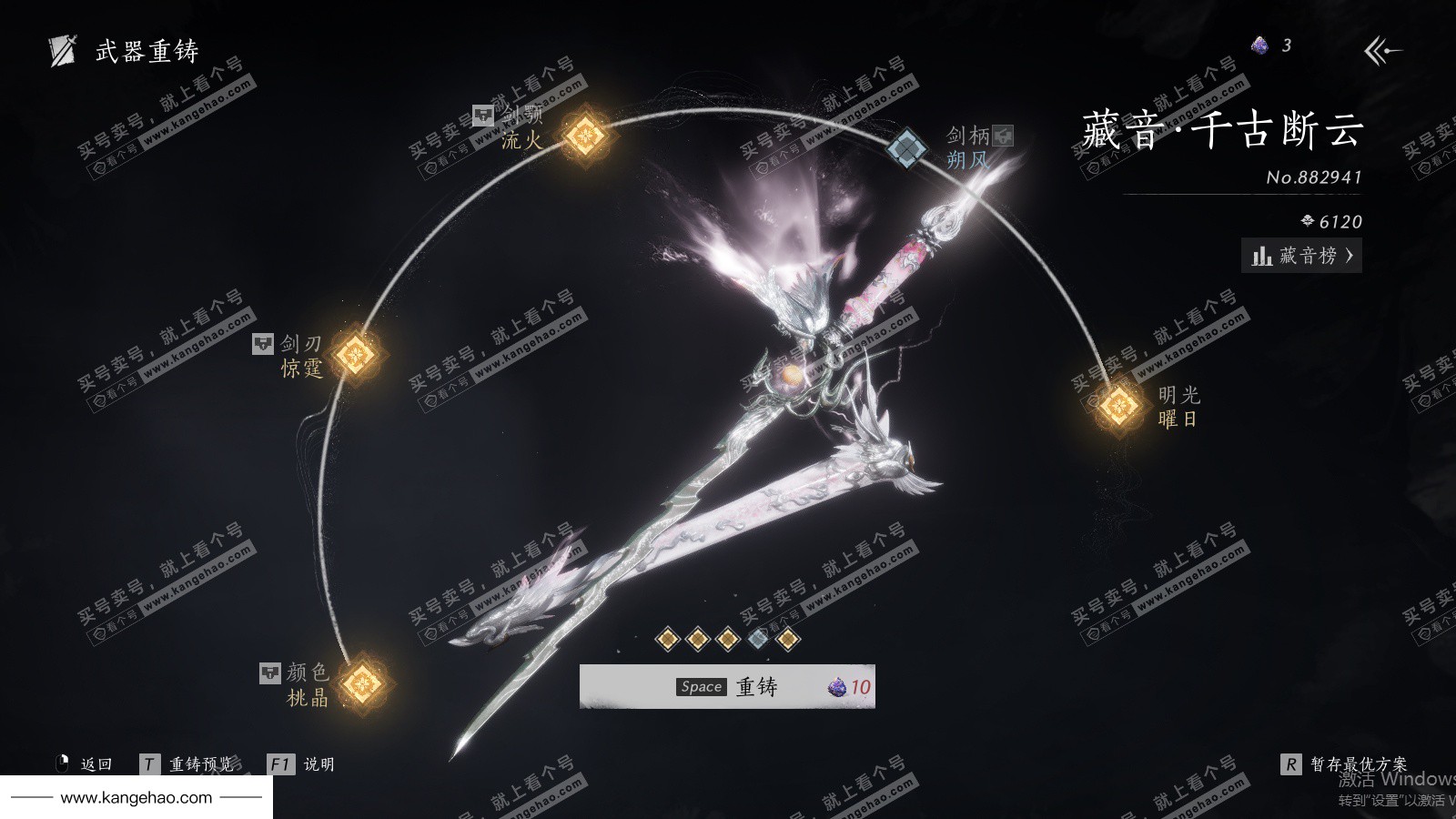Select the 明光 曜日 node
The height and width of the screenshot is (819, 1456).
pyautogui.click(x=1118, y=405)
